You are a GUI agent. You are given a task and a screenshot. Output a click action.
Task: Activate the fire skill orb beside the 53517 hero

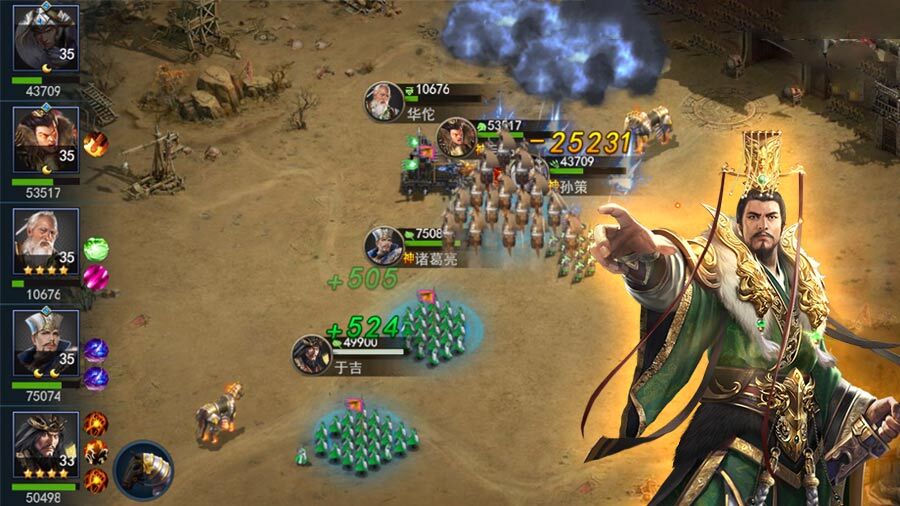[96, 143]
